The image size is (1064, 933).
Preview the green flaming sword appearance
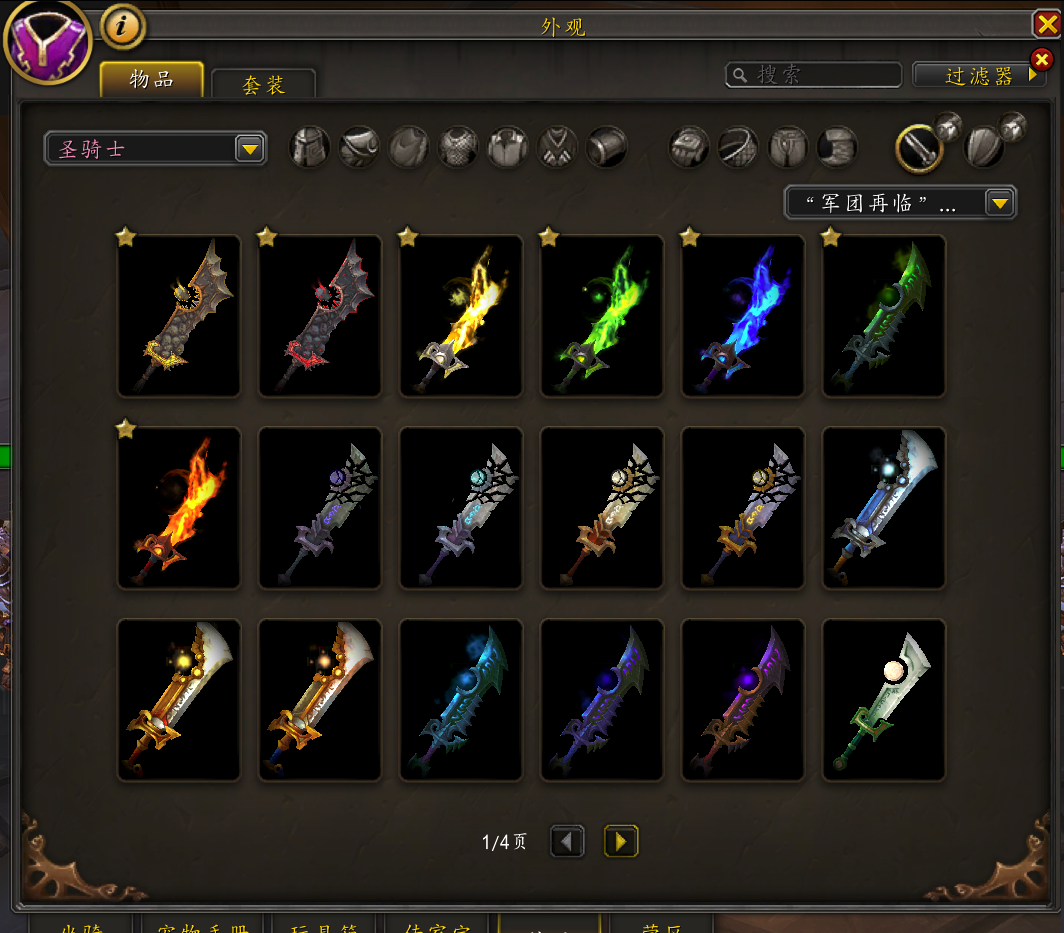click(602, 316)
